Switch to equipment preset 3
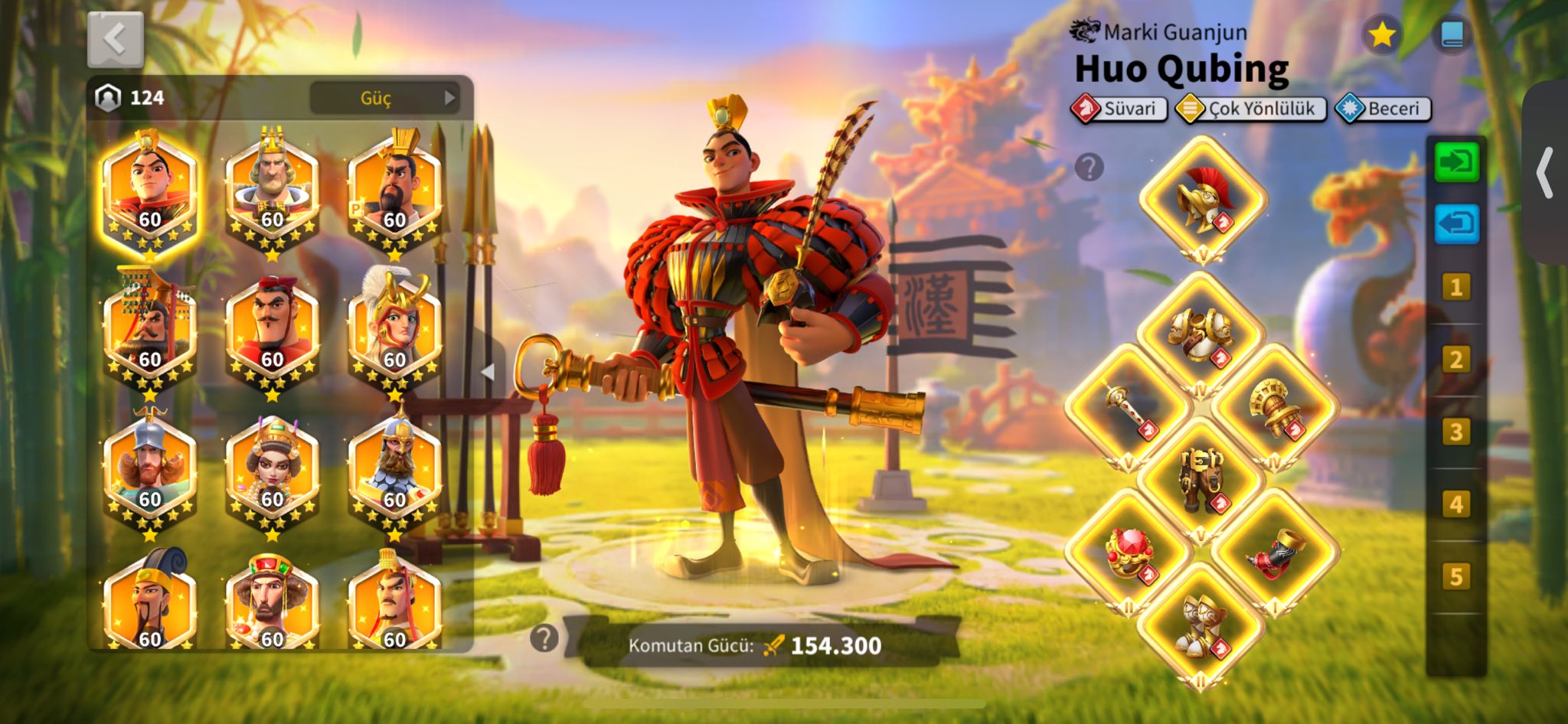Viewport: 1568px width, 724px height. (1456, 432)
